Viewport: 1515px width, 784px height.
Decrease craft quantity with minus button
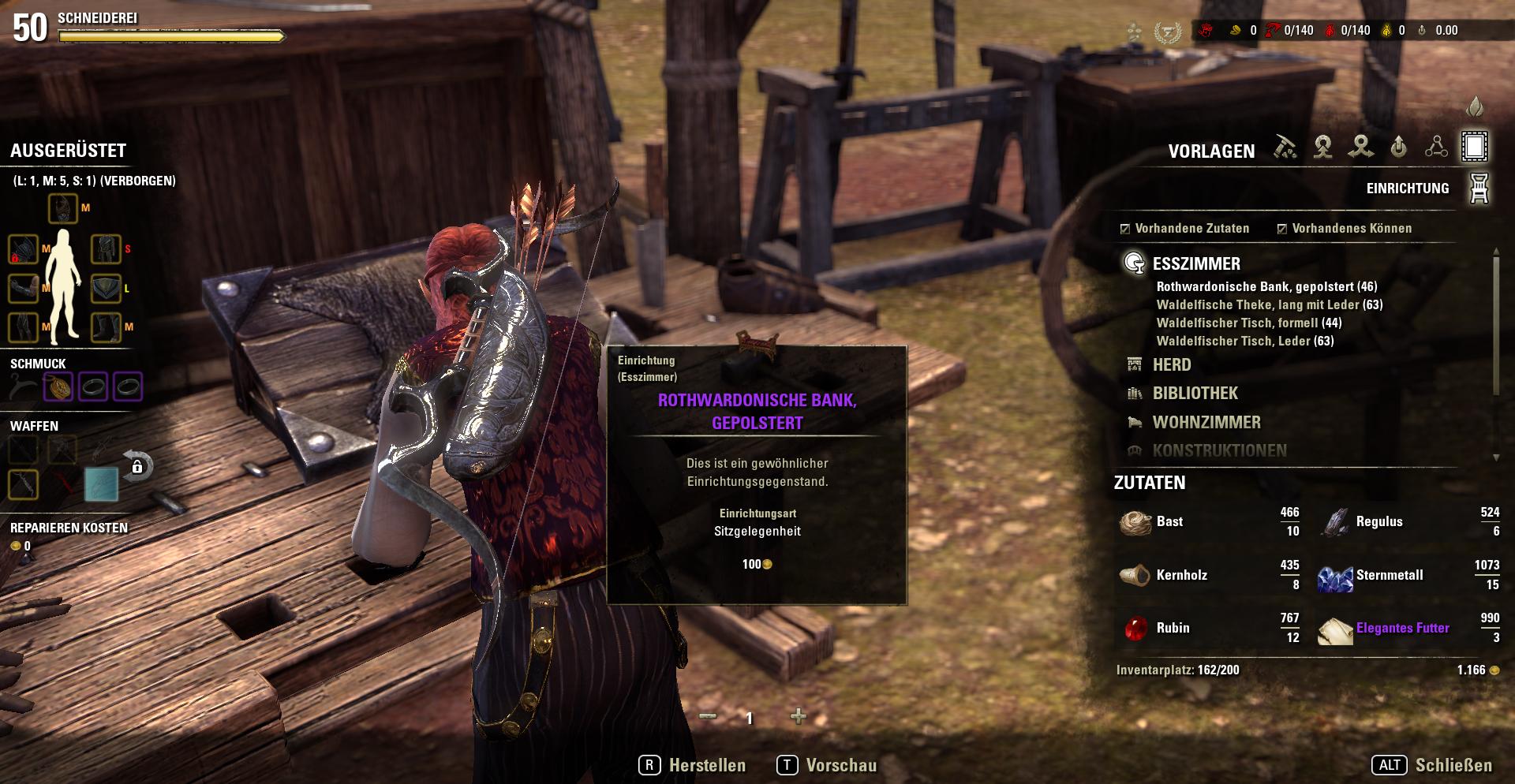708,716
